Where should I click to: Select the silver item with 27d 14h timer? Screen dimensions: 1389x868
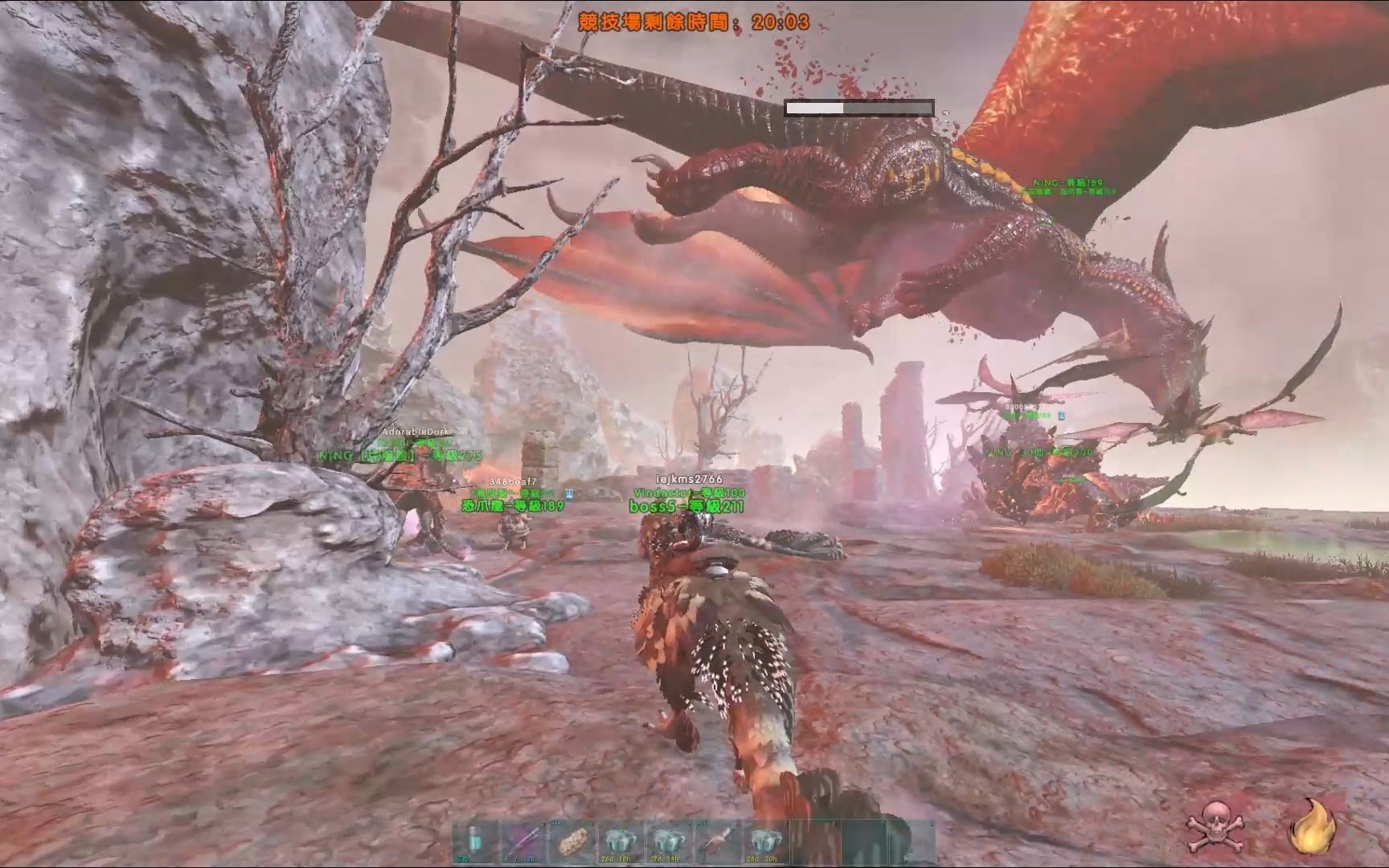(x=668, y=841)
